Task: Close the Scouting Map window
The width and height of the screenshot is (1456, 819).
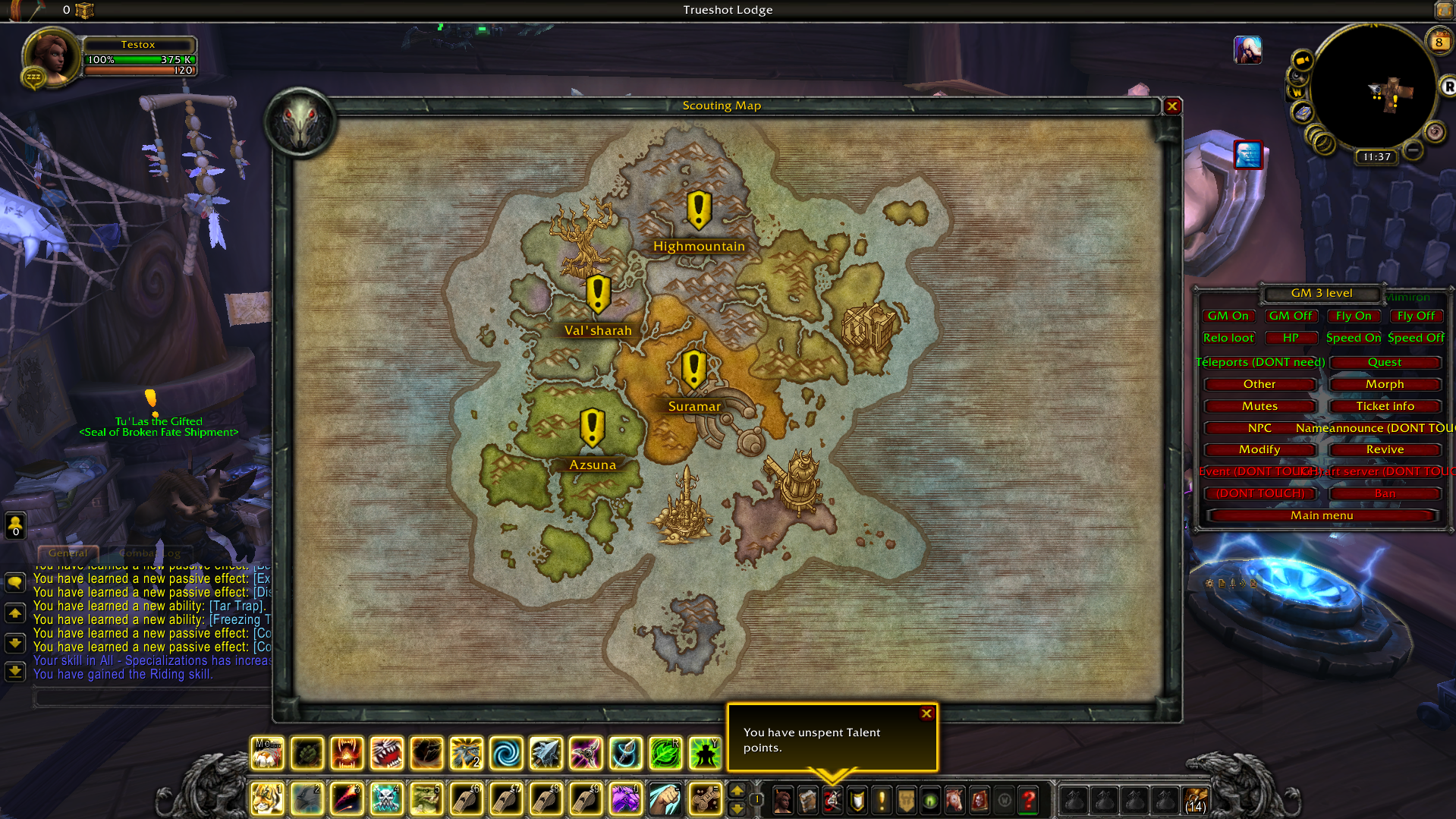Action: click(x=1172, y=106)
